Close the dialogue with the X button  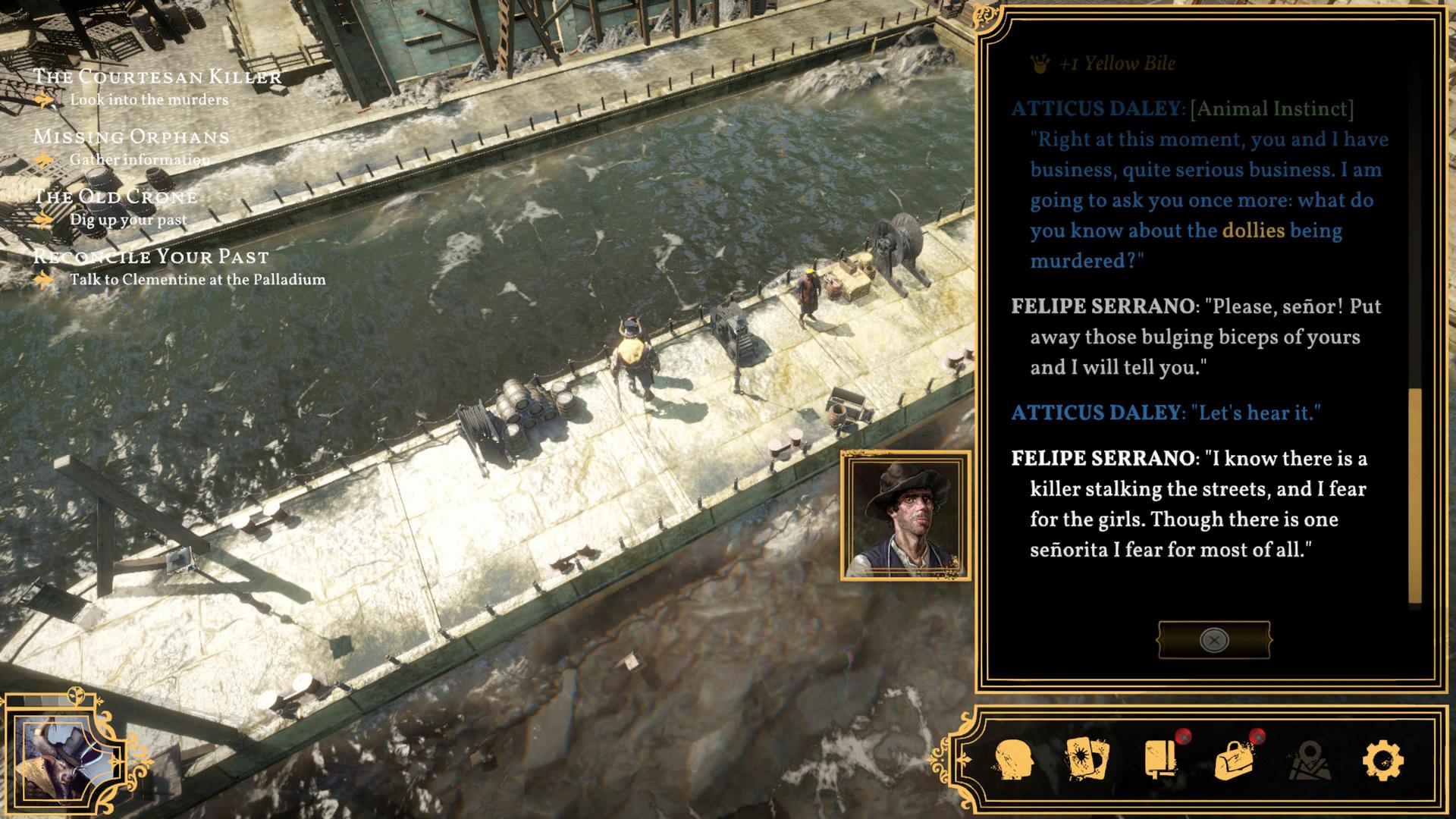1213,640
